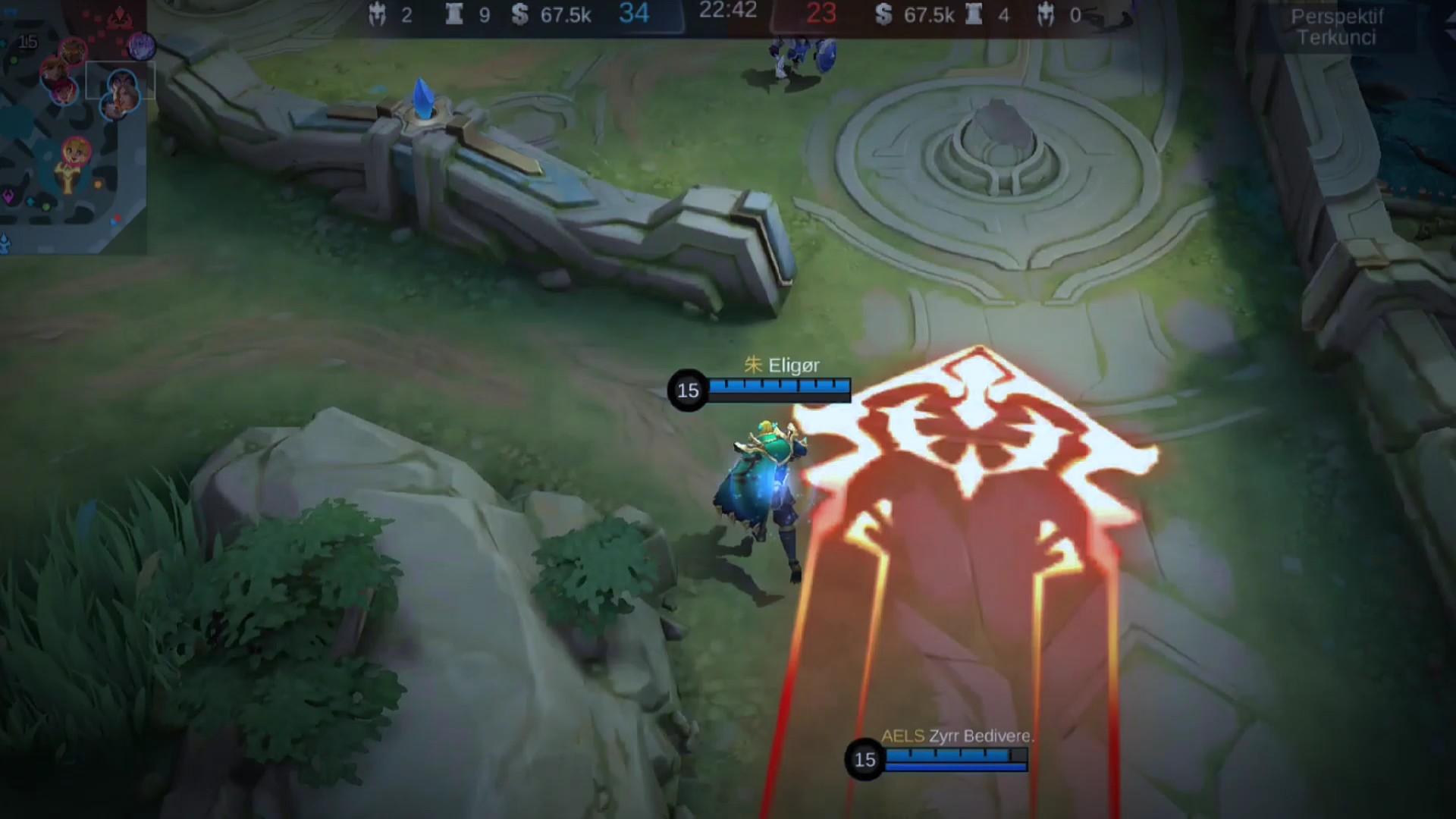Click the minimap
1456x819 pixels.
point(74,127)
